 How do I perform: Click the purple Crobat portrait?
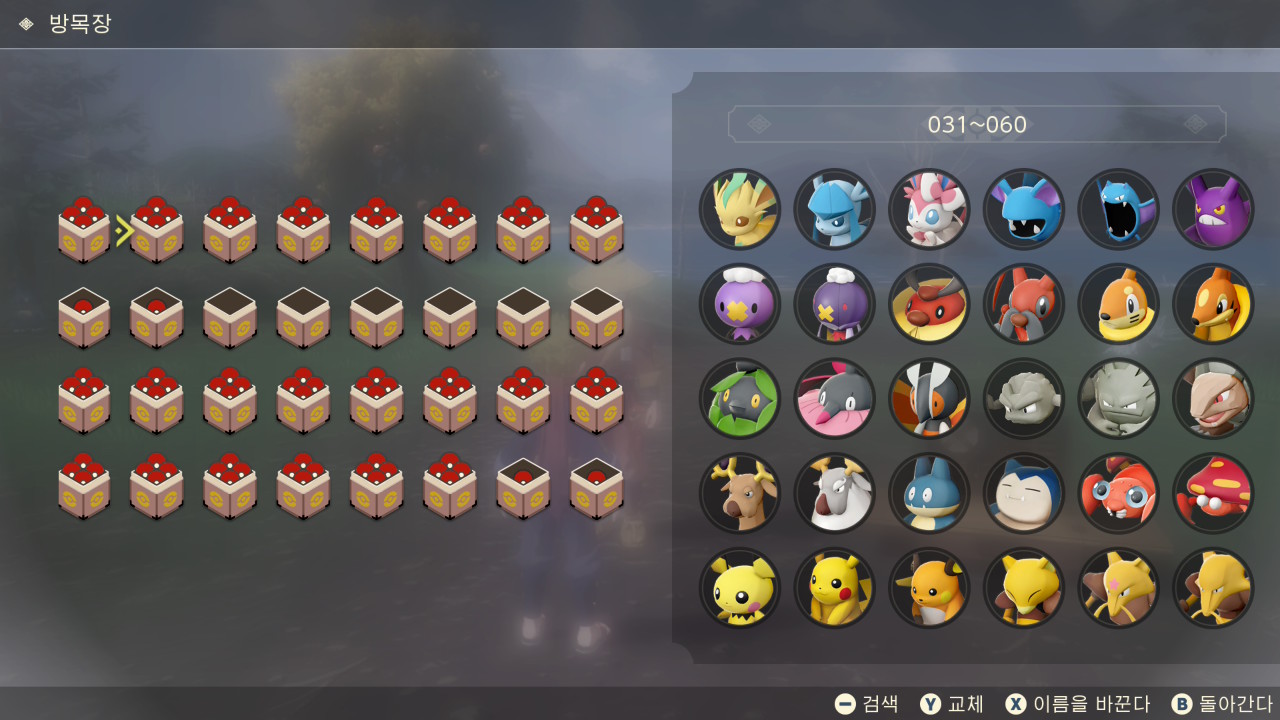[1213, 209]
